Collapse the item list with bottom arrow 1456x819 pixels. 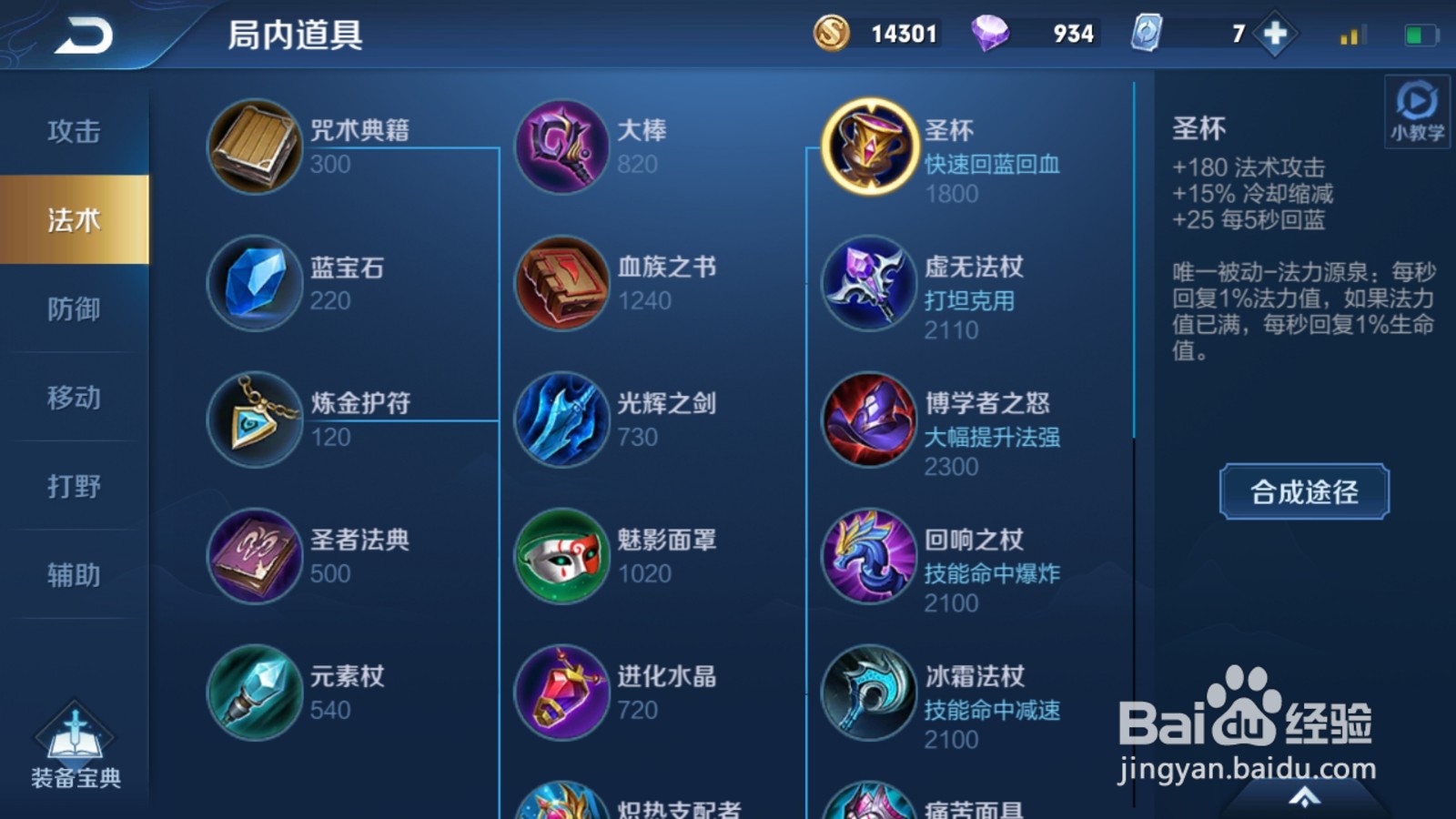pyautogui.click(x=1303, y=799)
